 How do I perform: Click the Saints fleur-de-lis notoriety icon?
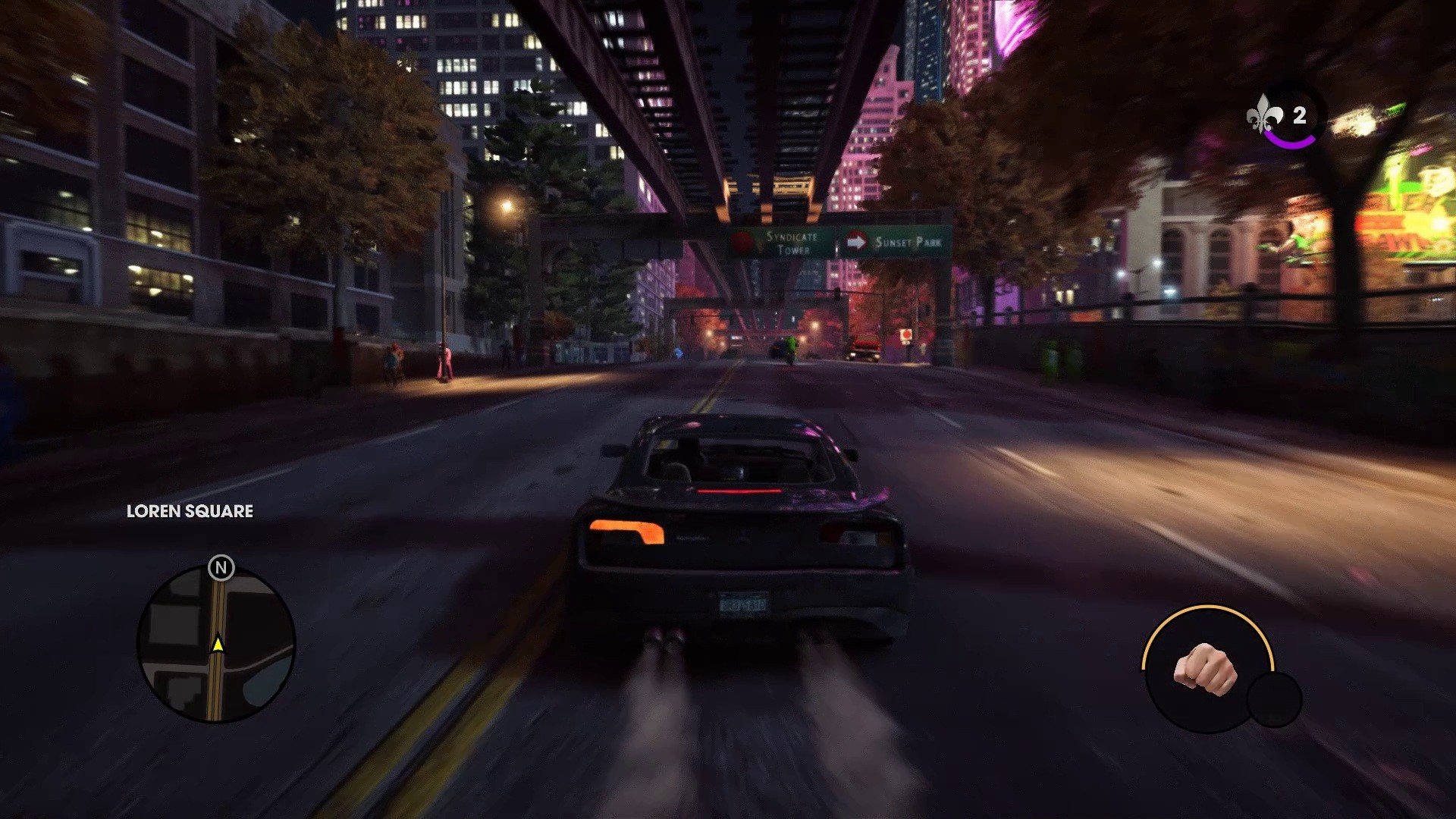coord(1265,115)
